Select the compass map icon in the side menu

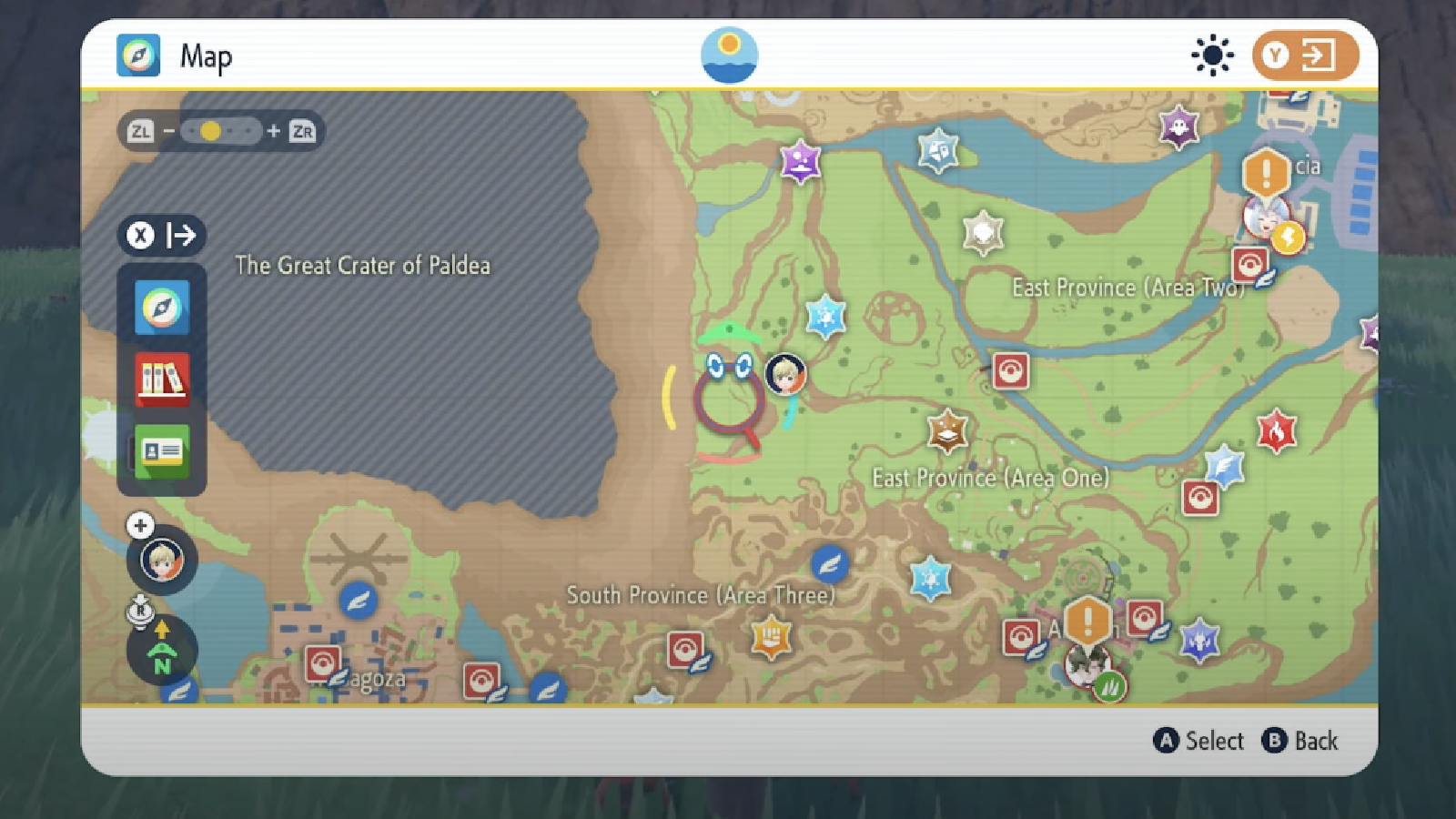pos(162,308)
